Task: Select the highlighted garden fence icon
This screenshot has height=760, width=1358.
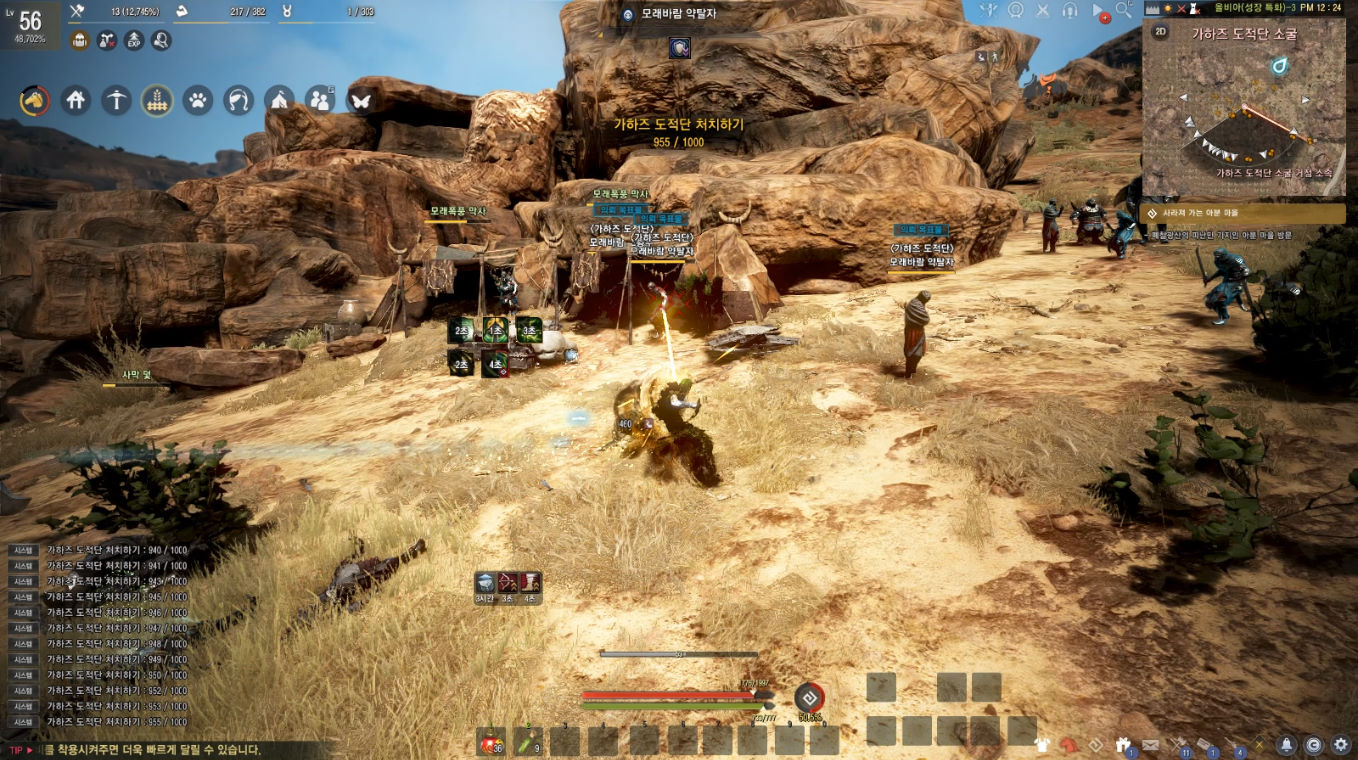Action: 157,100
